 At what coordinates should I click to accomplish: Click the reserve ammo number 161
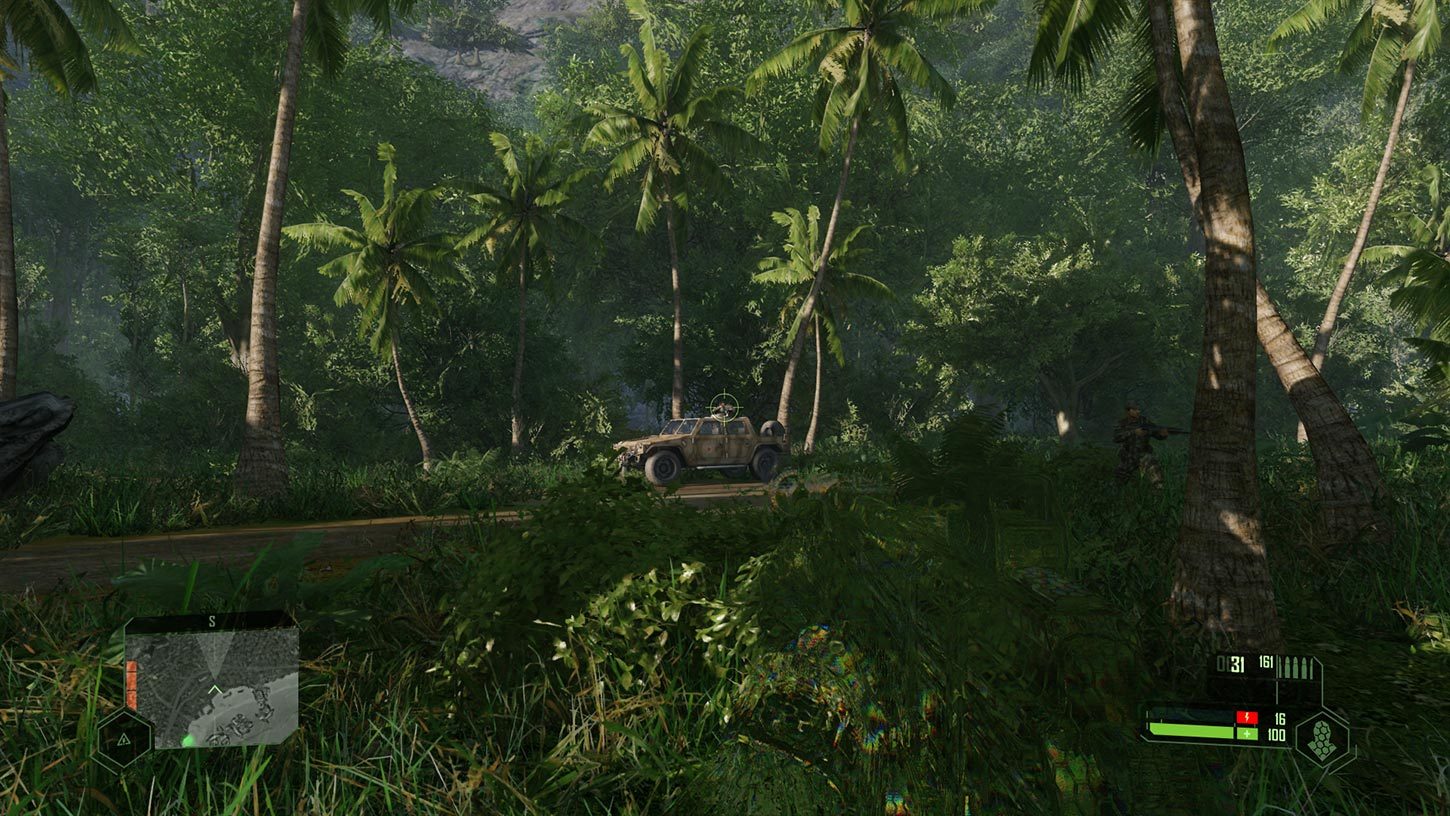tap(1267, 661)
